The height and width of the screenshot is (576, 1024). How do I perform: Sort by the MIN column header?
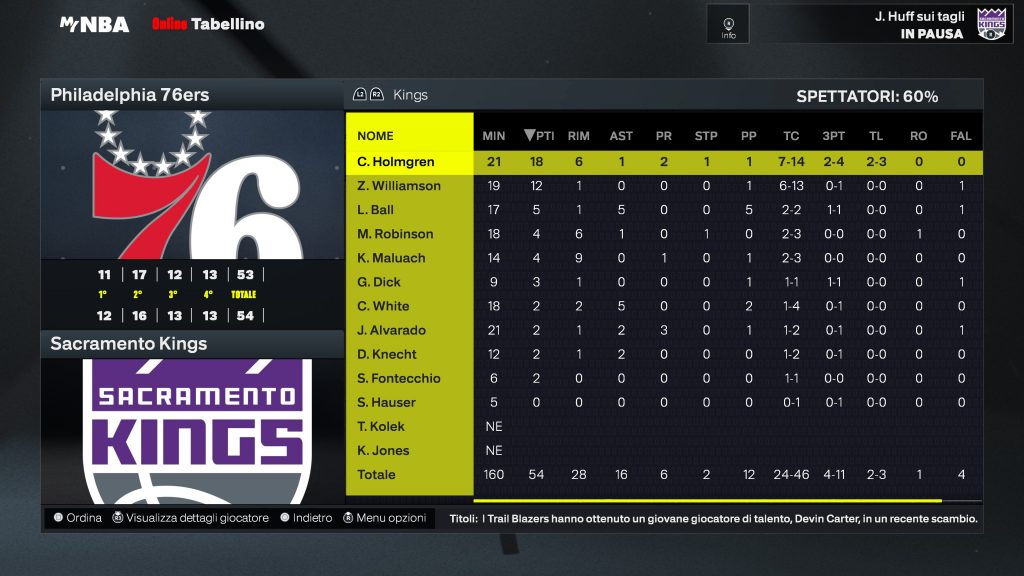pos(493,136)
